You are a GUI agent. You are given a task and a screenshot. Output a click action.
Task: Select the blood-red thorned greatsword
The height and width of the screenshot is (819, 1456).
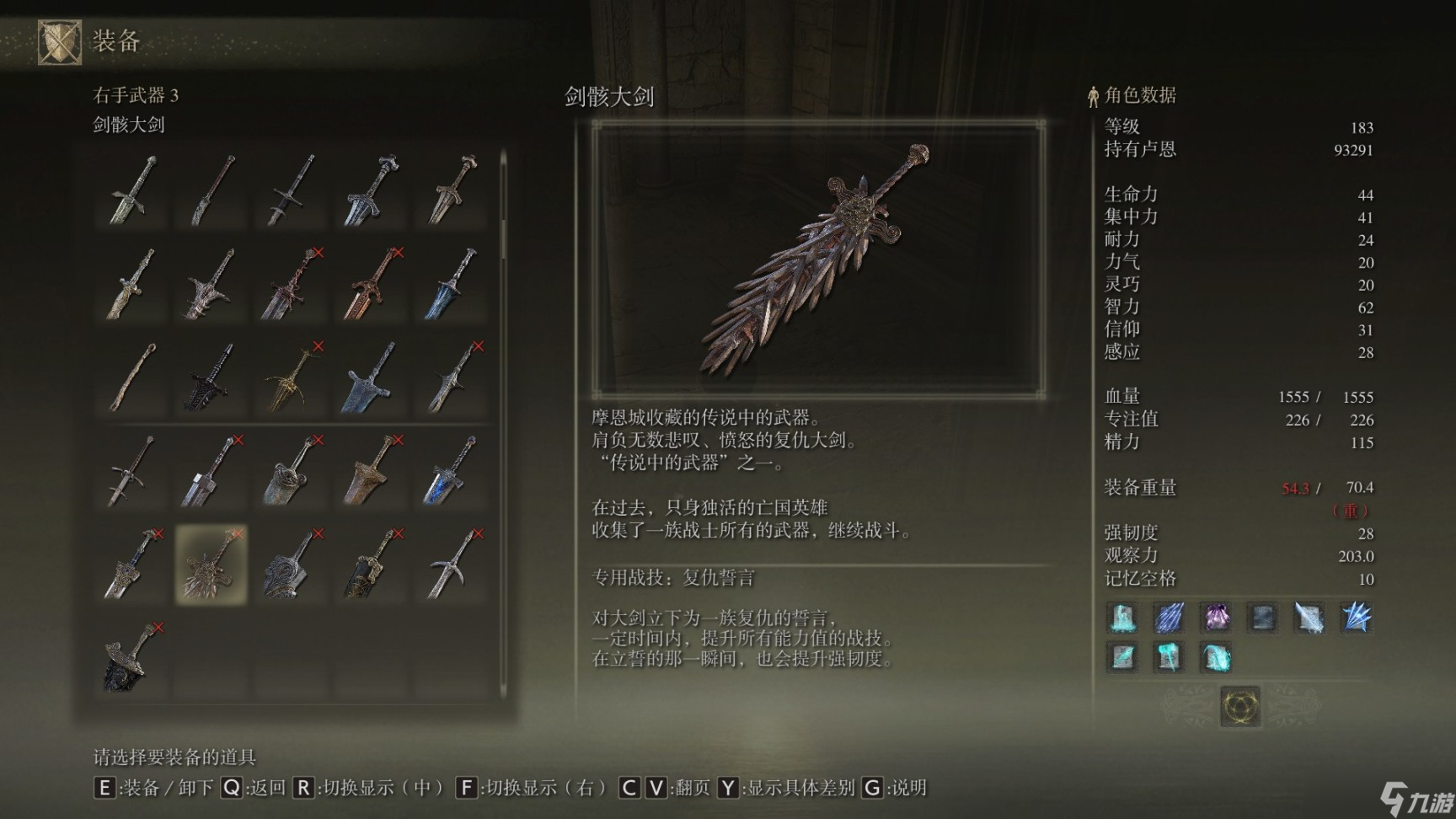(291, 283)
